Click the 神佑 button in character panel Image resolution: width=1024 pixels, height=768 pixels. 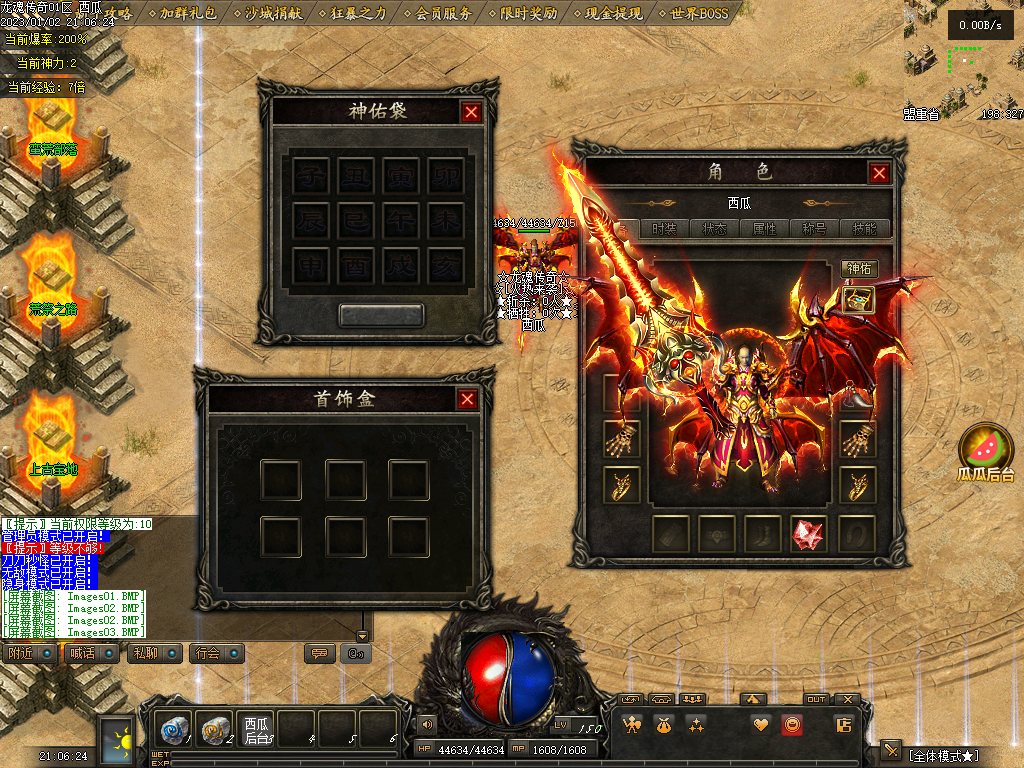pos(859,268)
